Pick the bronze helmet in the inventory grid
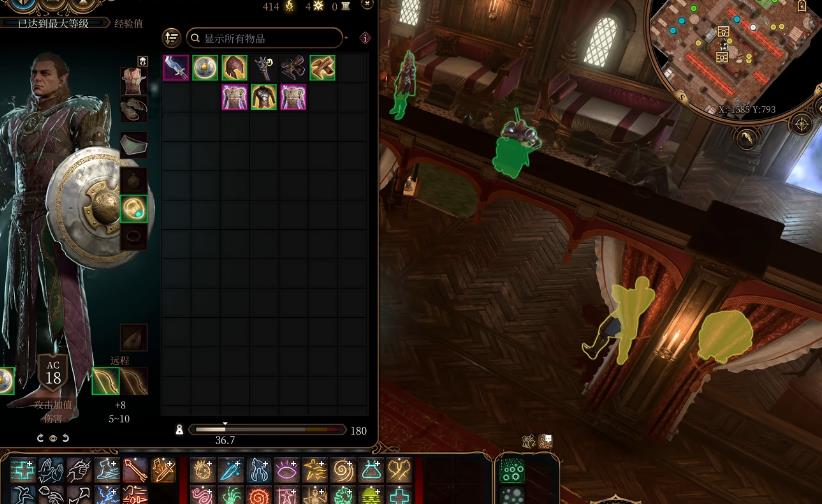The image size is (822, 504). click(234, 68)
